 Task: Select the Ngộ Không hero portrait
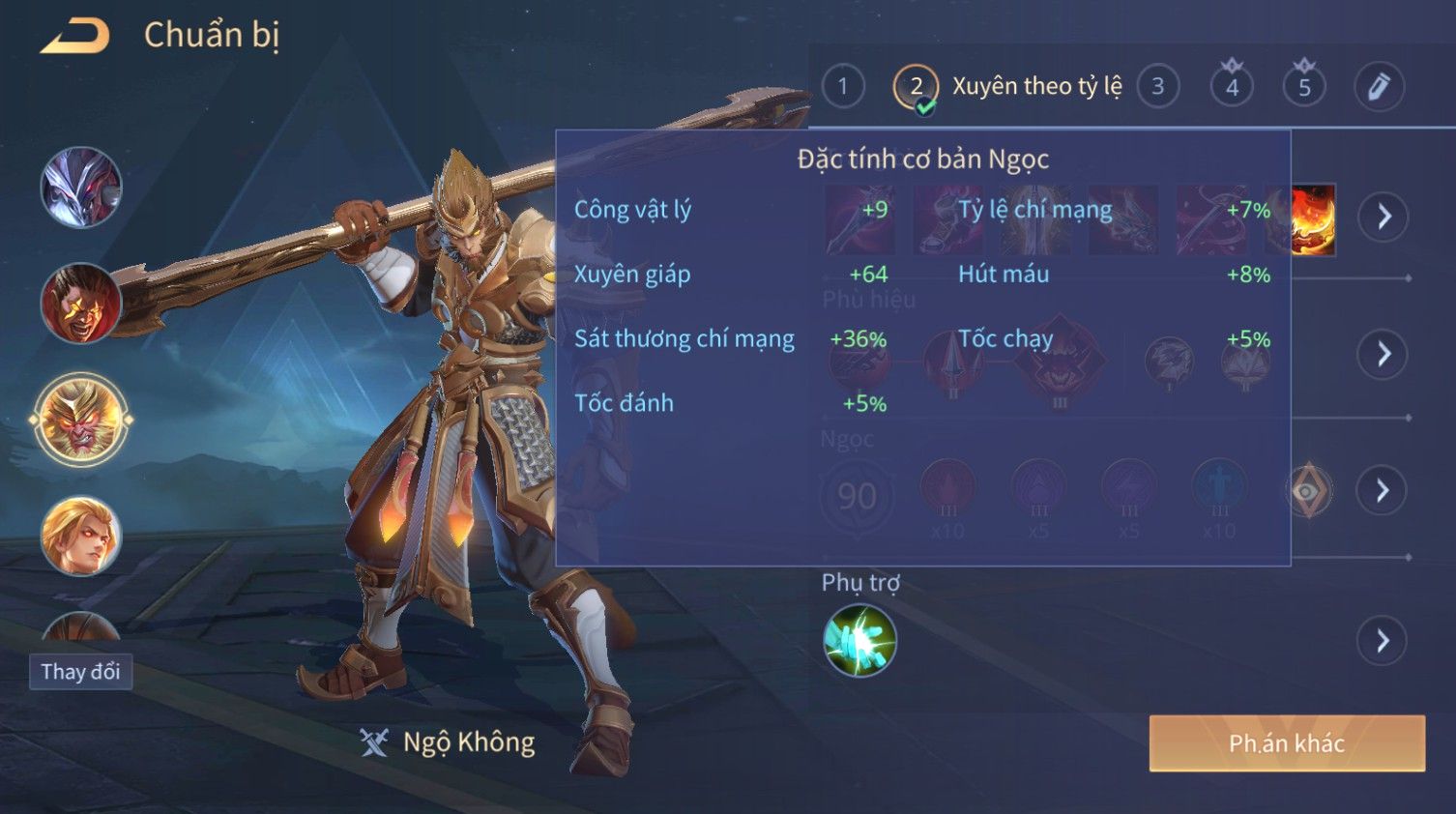click(81, 420)
